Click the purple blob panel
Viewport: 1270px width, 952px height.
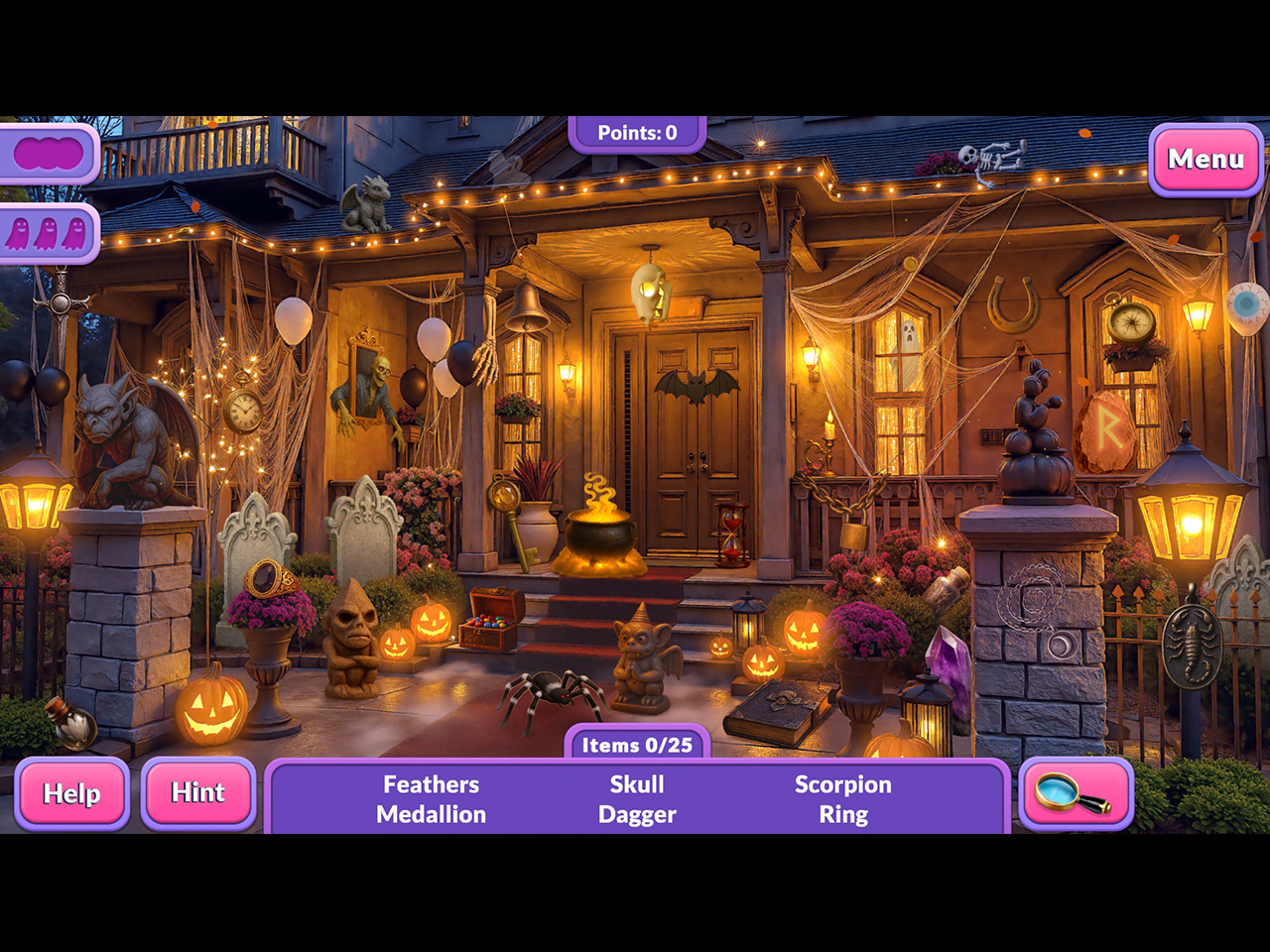coord(48,154)
